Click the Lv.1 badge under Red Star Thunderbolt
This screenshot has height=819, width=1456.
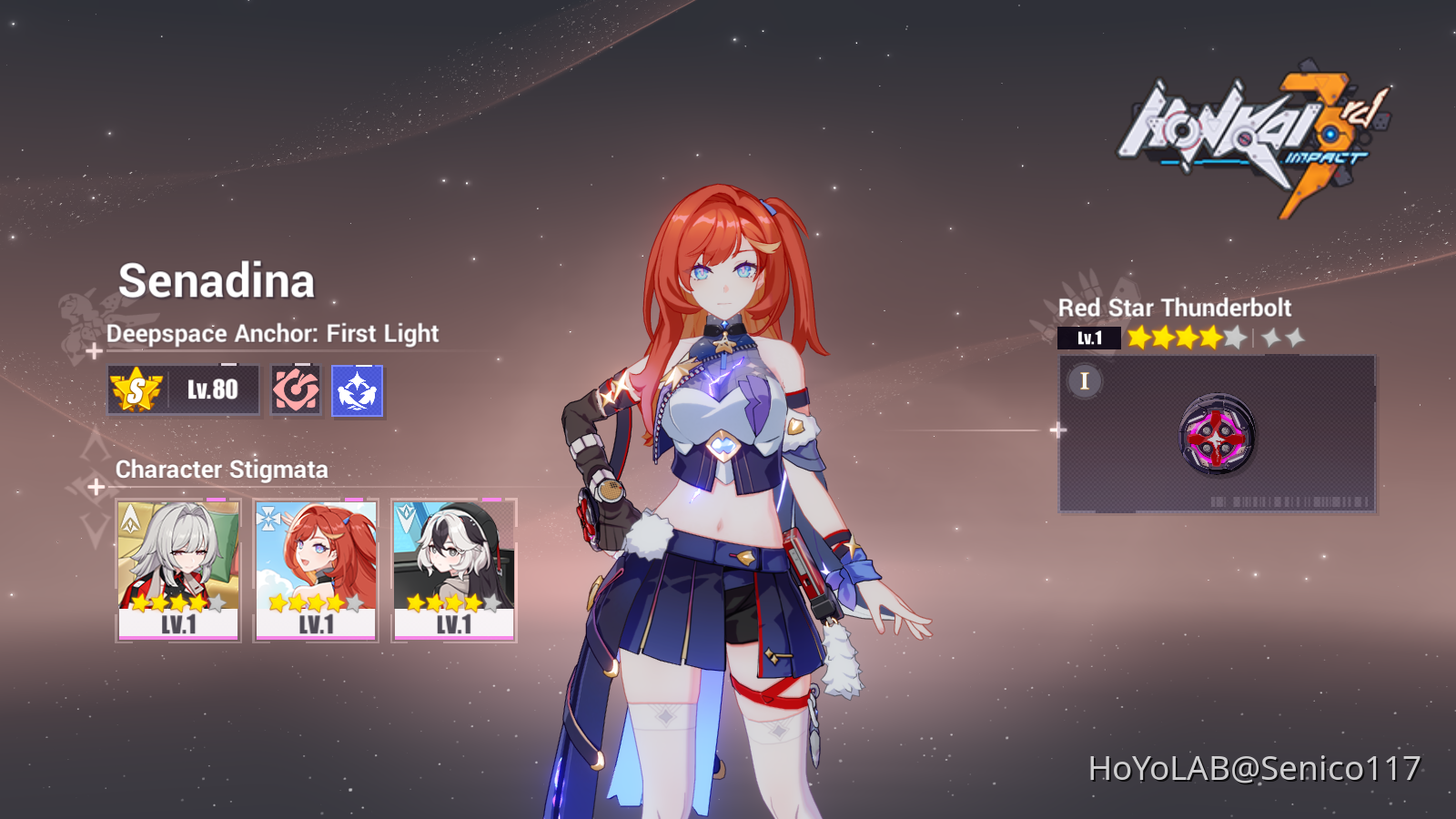point(1091,338)
